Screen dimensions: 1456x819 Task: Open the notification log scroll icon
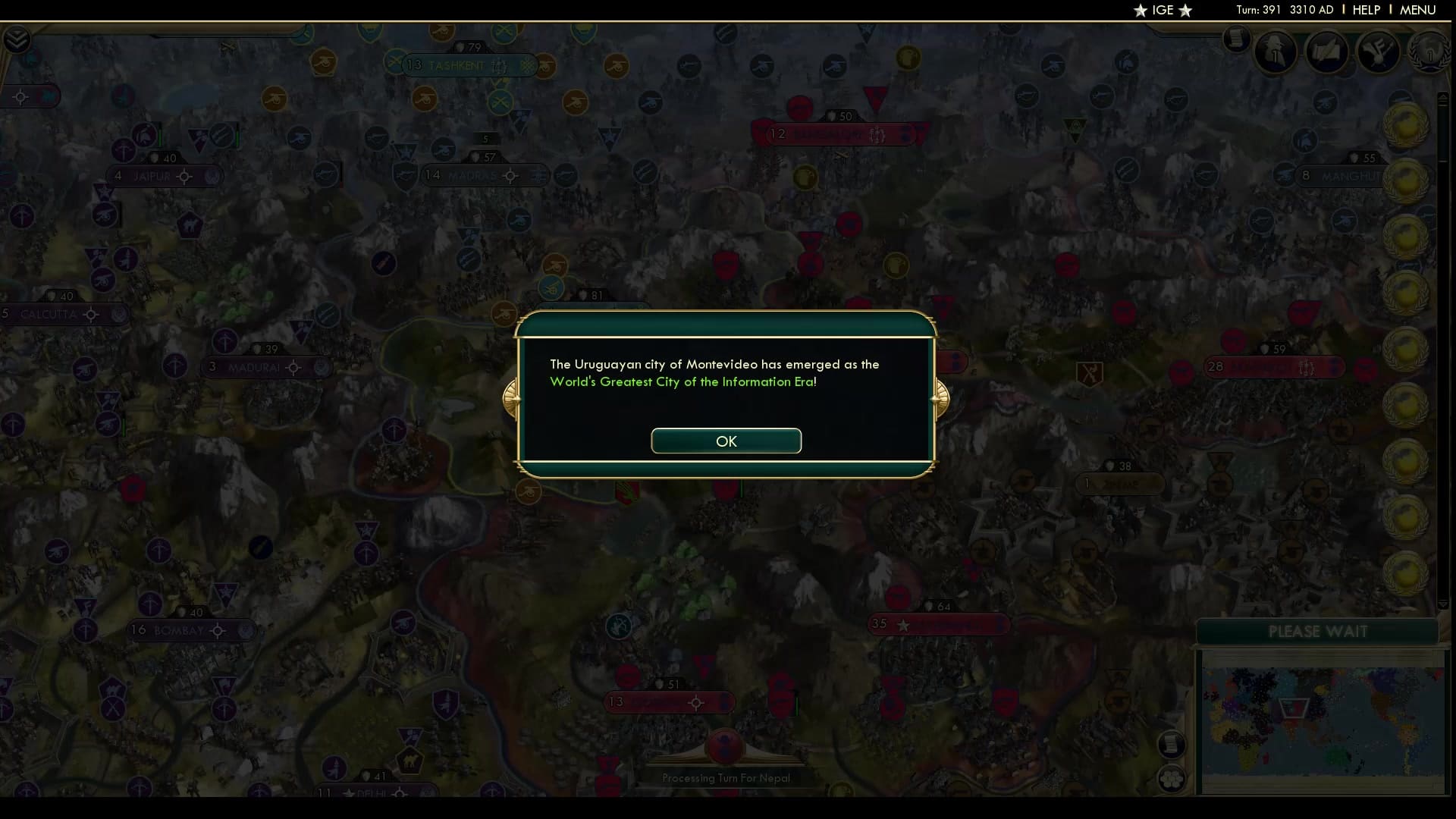point(1238,40)
